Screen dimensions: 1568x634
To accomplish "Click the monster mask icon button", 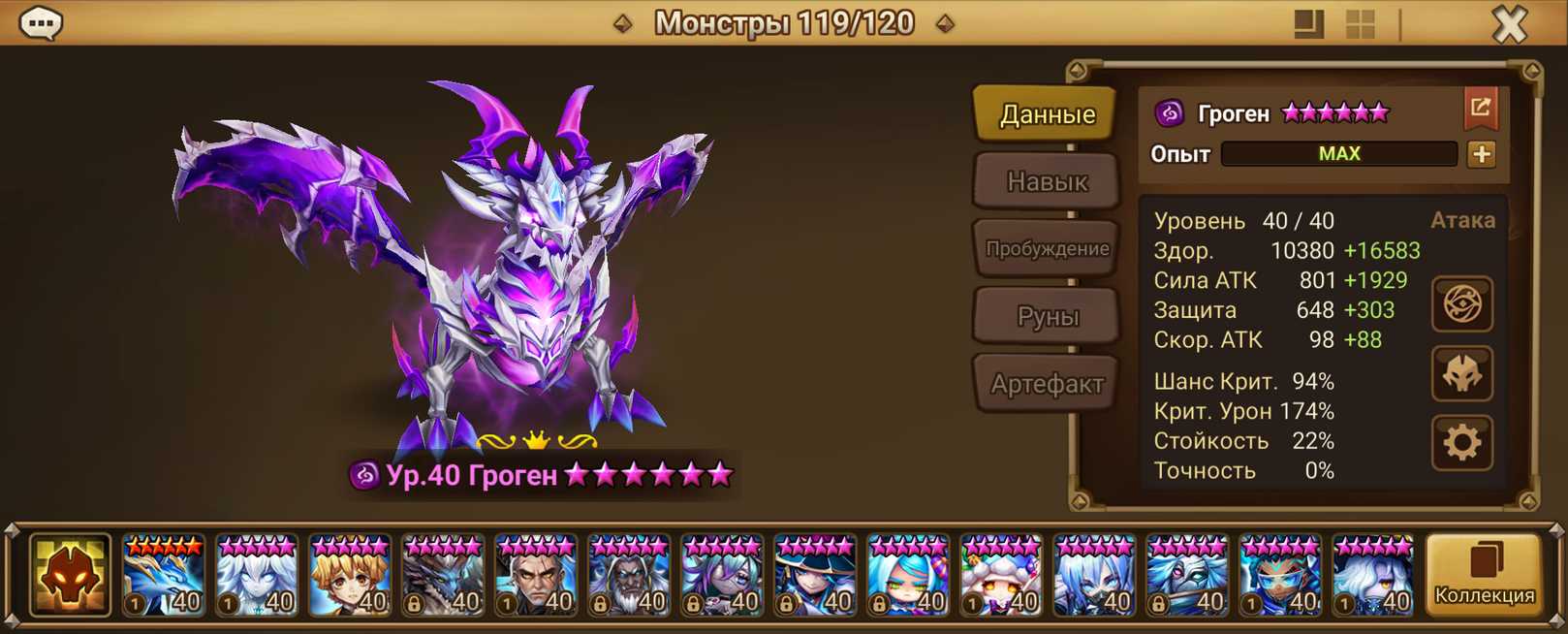I will tap(1462, 374).
